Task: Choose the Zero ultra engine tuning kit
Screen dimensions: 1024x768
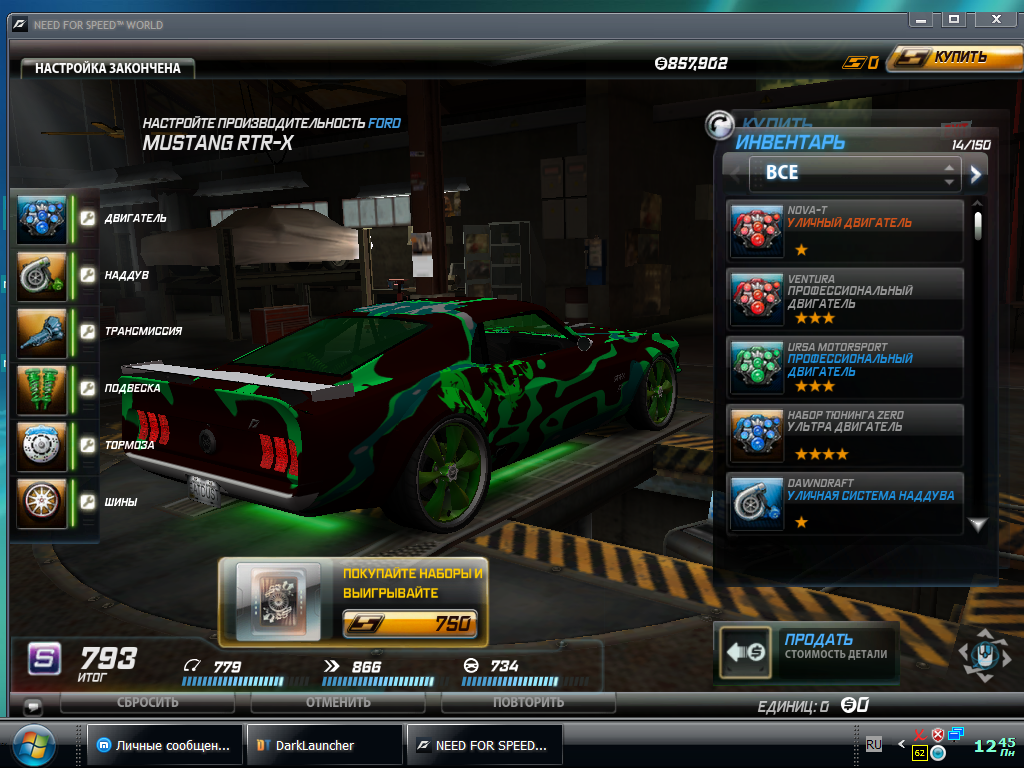Action: pos(846,434)
